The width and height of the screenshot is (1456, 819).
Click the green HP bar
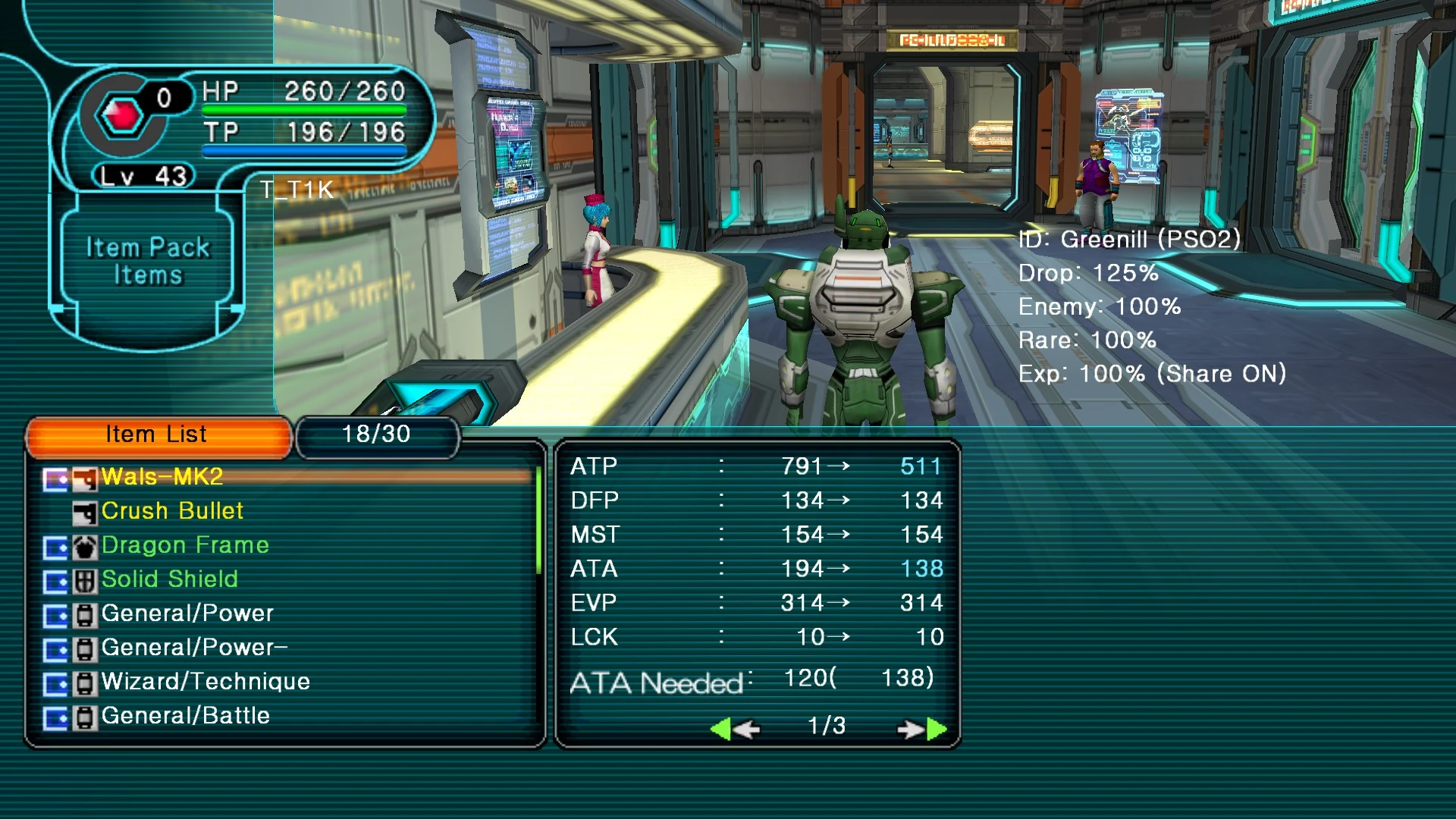click(x=303, y=109)
